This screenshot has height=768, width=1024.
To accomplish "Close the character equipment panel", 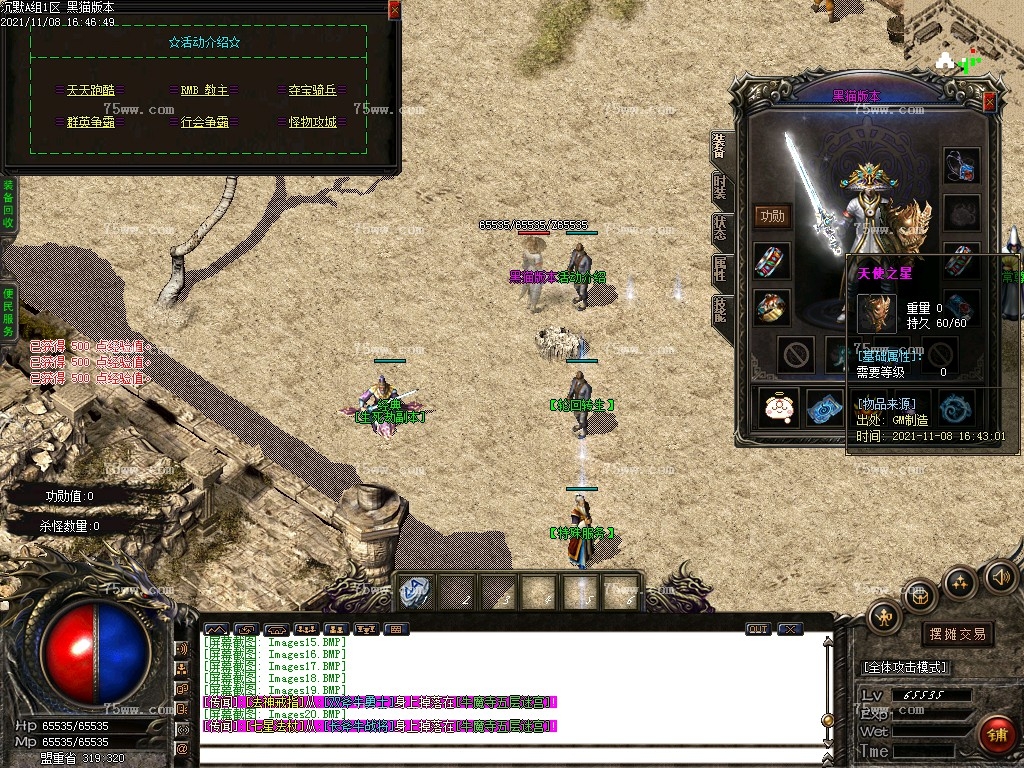I will coord(989,102).
